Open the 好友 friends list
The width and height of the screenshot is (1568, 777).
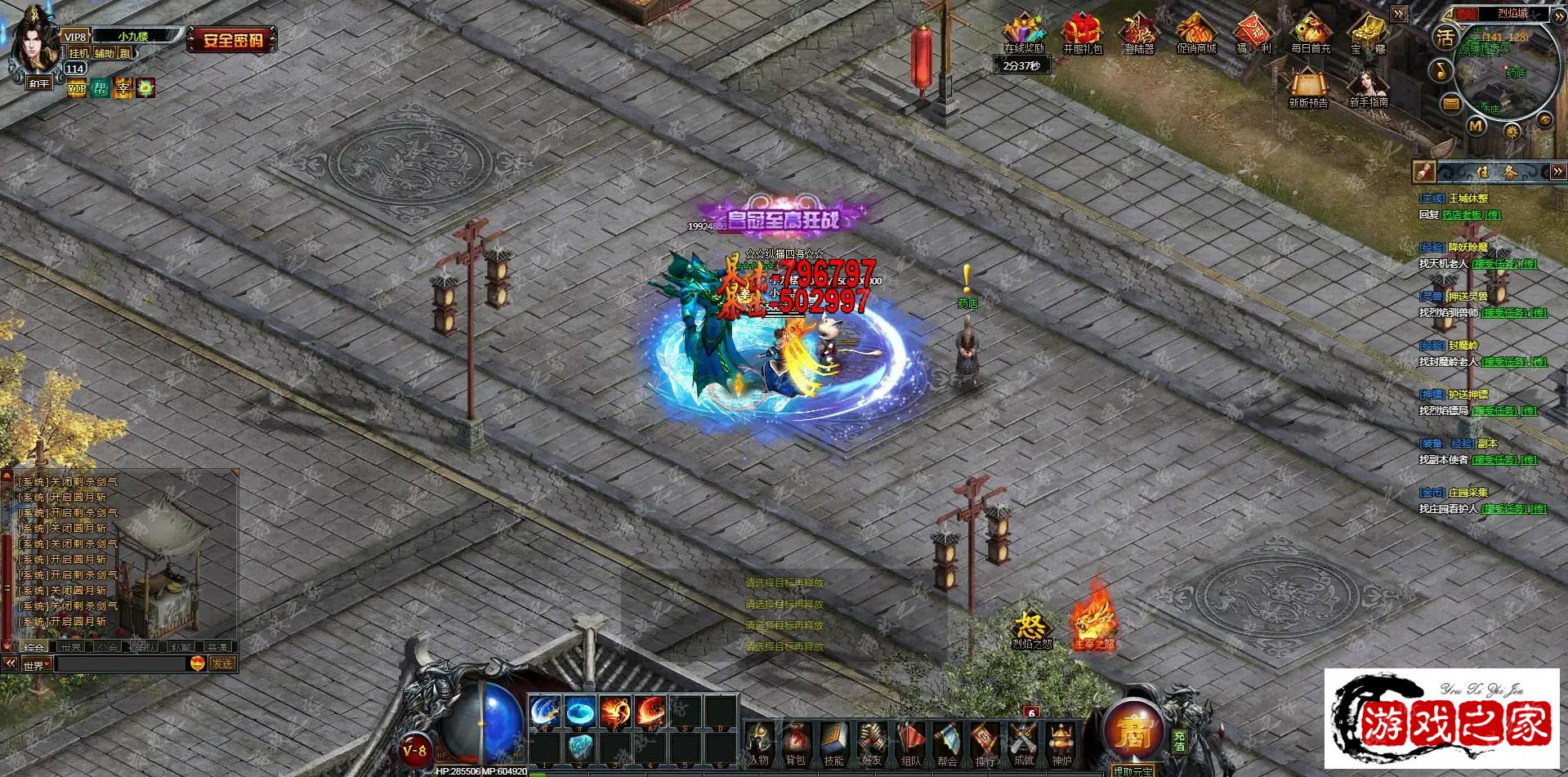coord(872,744)
